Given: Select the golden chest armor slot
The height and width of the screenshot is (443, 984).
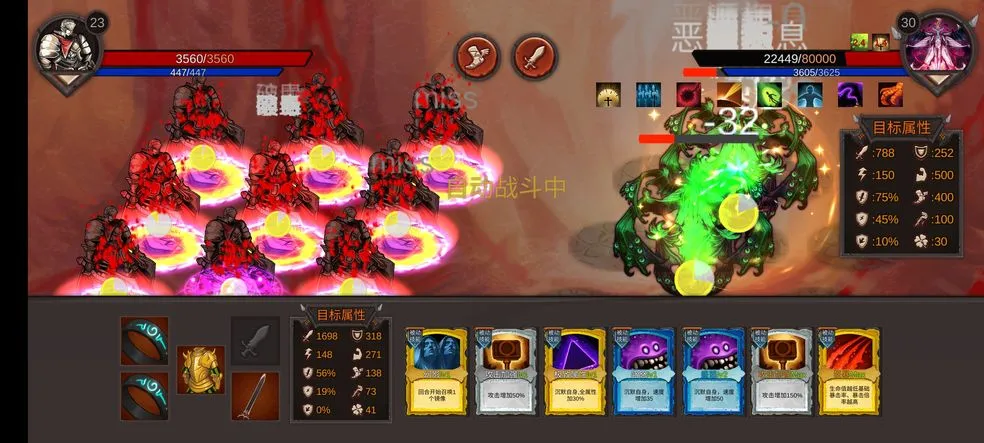Looking at the screenshot, I should [200, 369].
